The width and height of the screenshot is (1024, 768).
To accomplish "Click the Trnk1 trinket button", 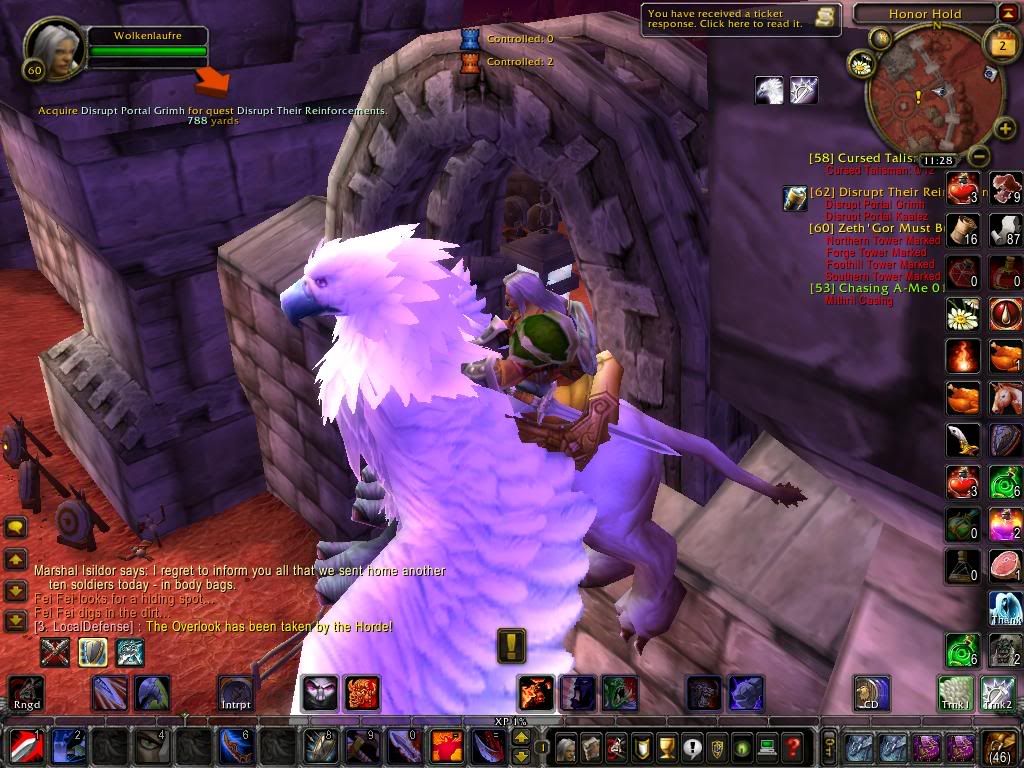I will (x=957, y=692).
